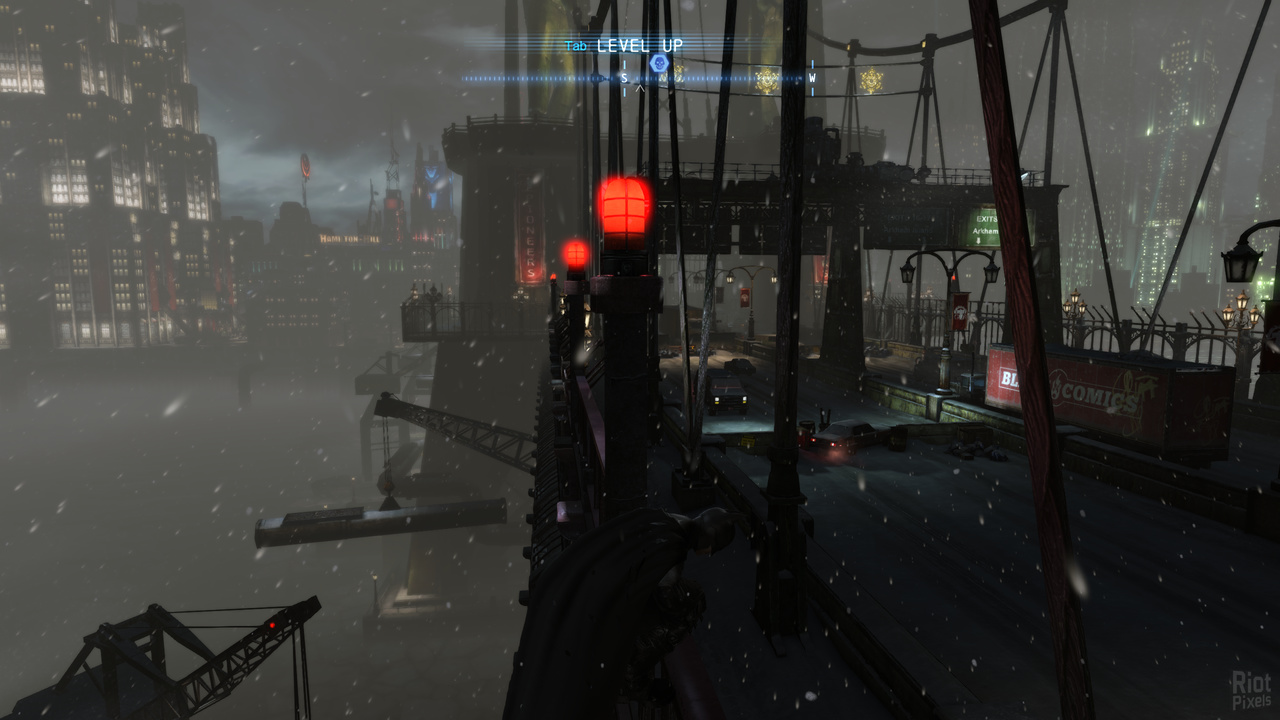Image resolution: width=1280 pixels, height=720 pixels.
Task: Click the S heading on the compass
Action: (625, 78)
